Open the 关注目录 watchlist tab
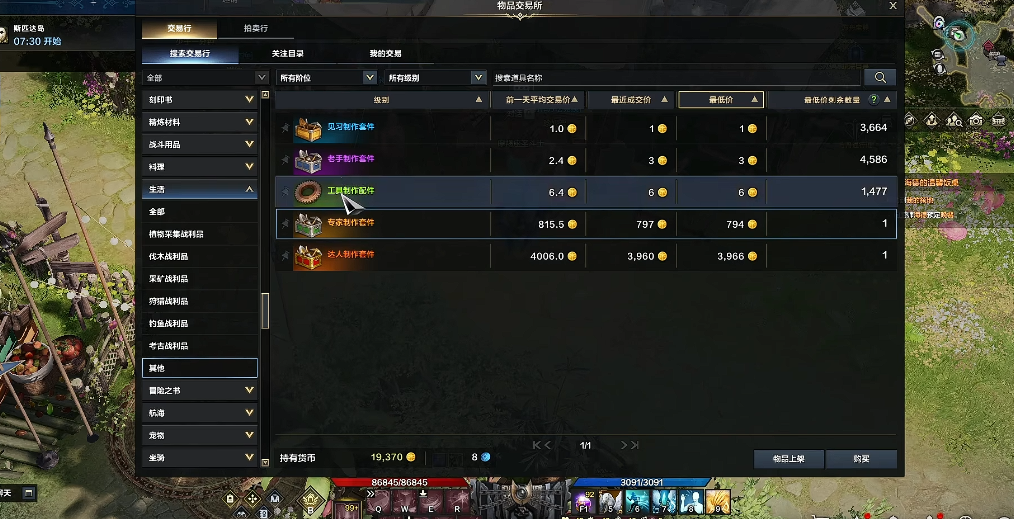1014x519 pixels. (x=287, y=53)
